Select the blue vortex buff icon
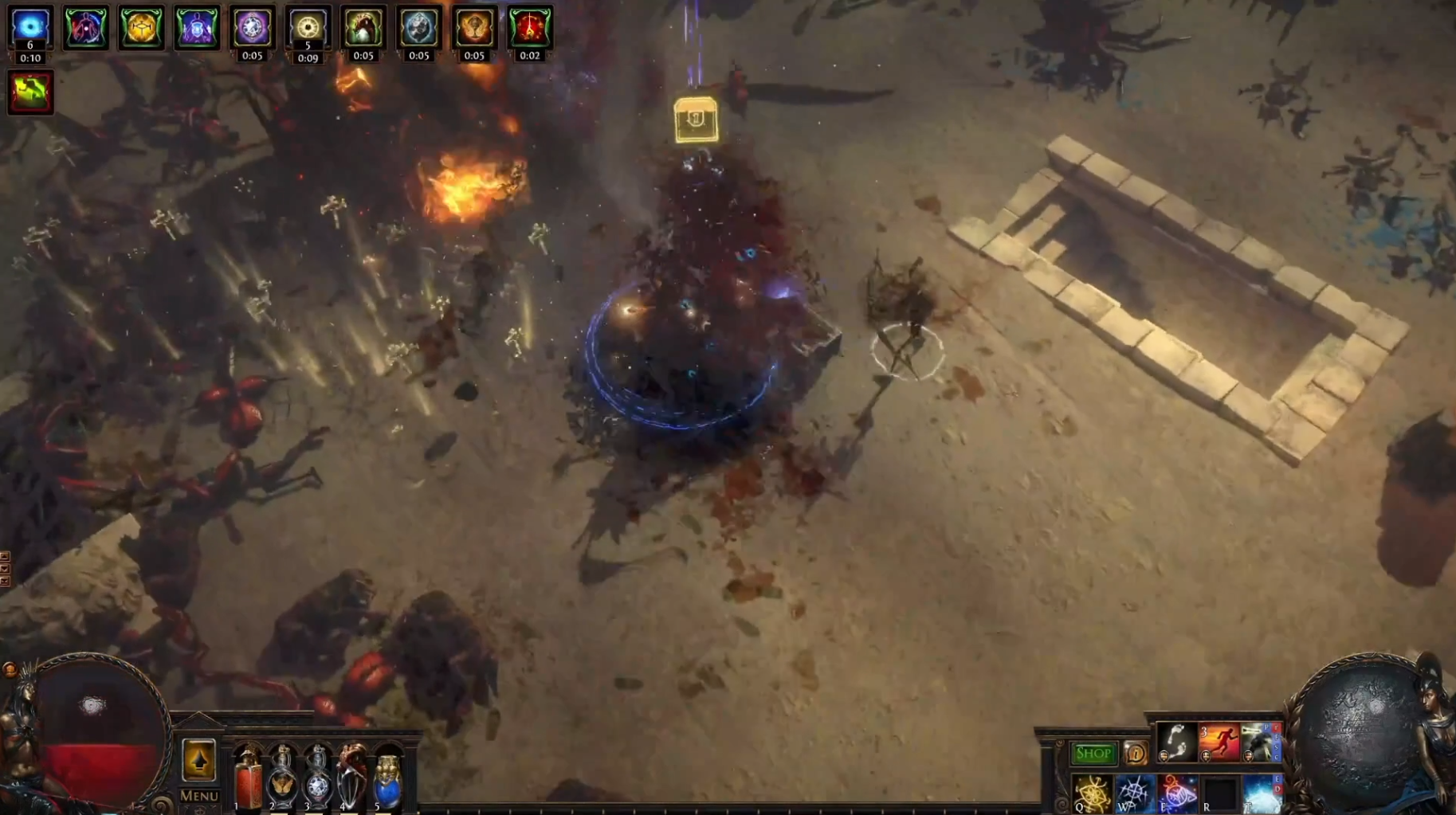This screenshot has height=815, width=1456. click(x=30, y=27)
